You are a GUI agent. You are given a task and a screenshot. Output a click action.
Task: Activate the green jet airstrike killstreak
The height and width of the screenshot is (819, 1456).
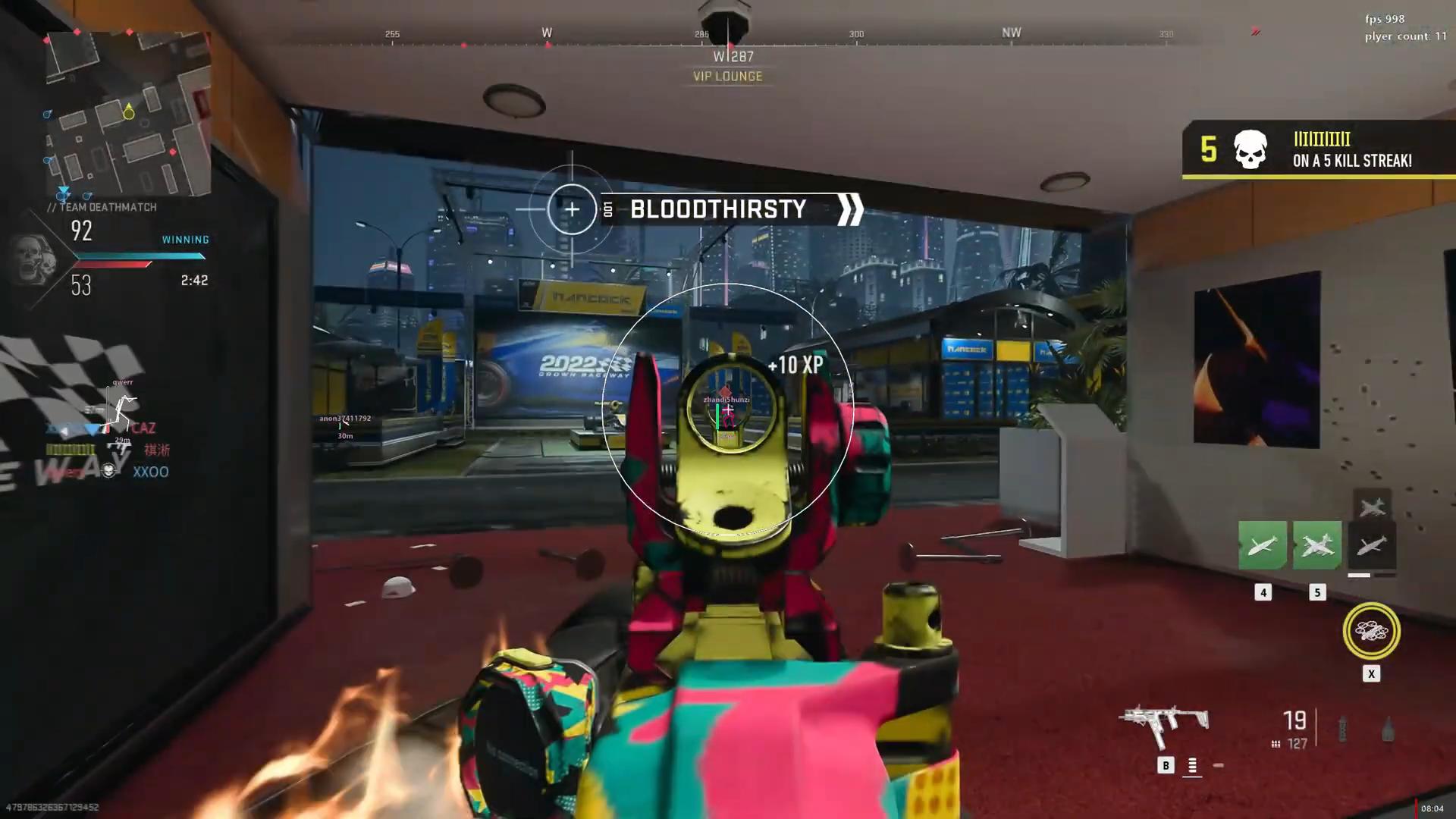tap(1317, 545)
